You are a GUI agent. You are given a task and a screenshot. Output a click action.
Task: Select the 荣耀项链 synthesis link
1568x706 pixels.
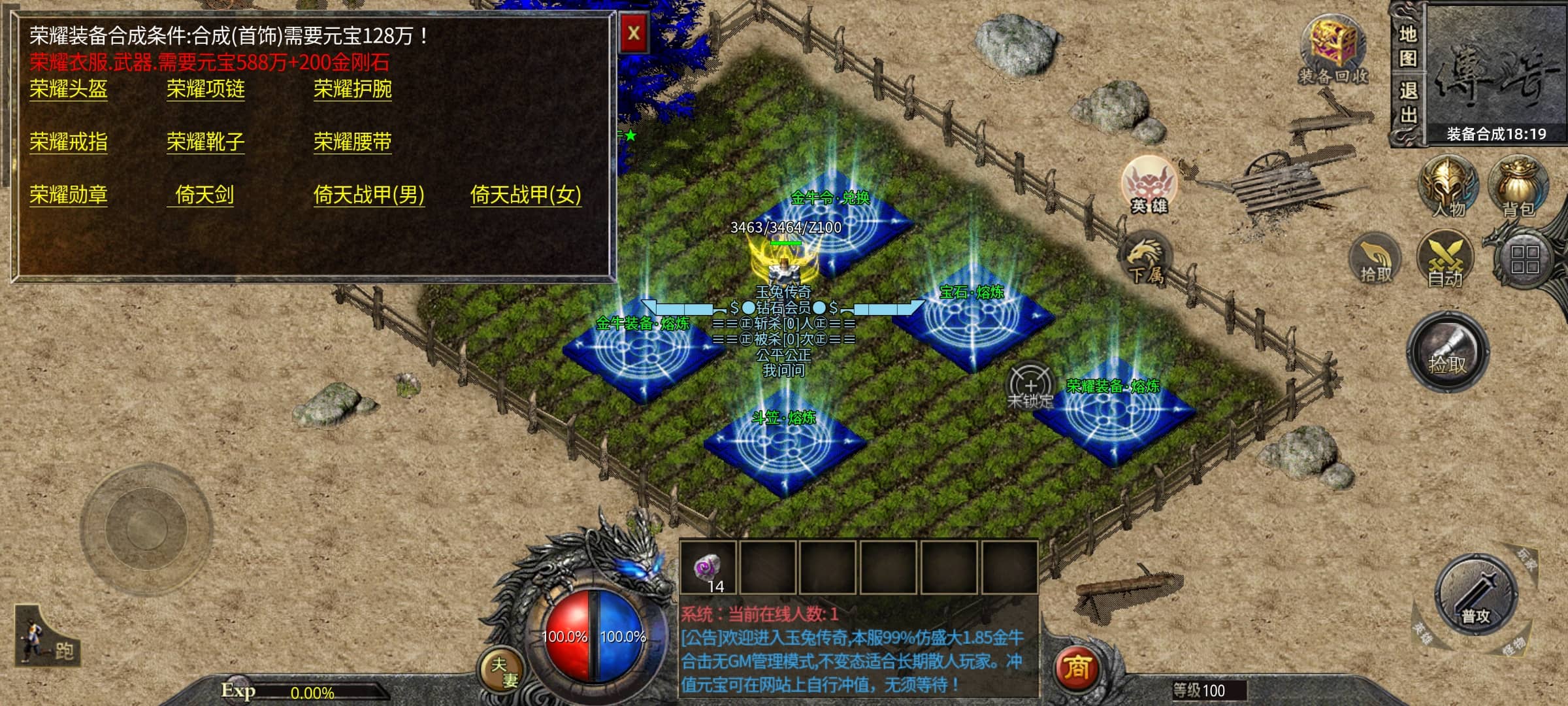pyautogui.click(x=205, y=89)
